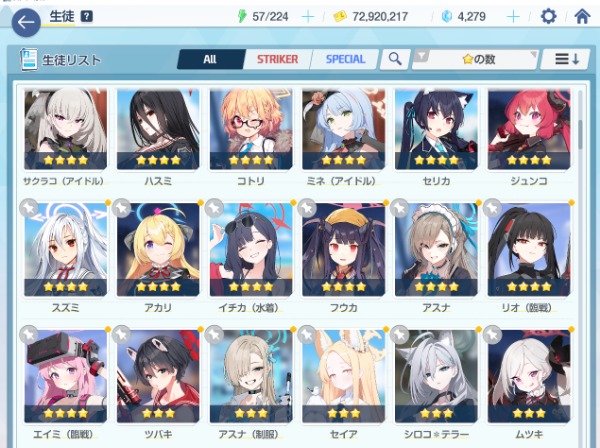This screenshot has width=600, height=448.
Task: Switch to the STRIKER tab
Action: tap(277, 59)
